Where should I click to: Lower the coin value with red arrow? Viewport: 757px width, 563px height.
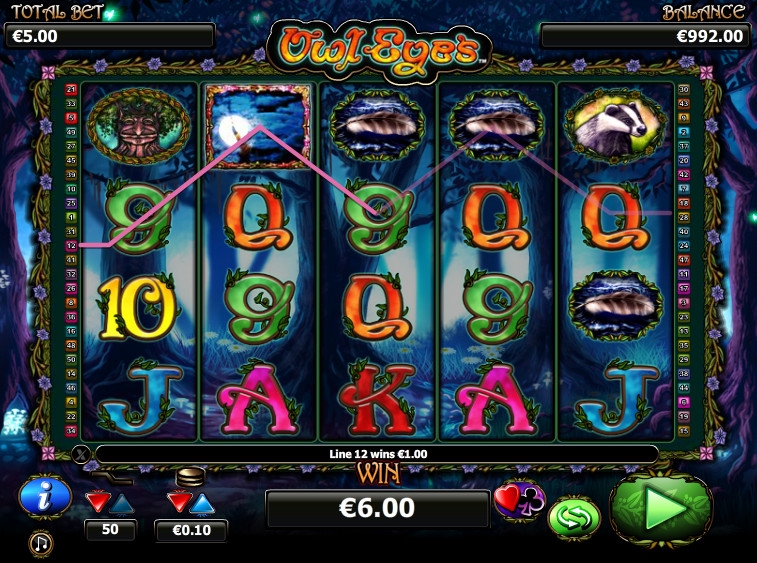point(178,502)
